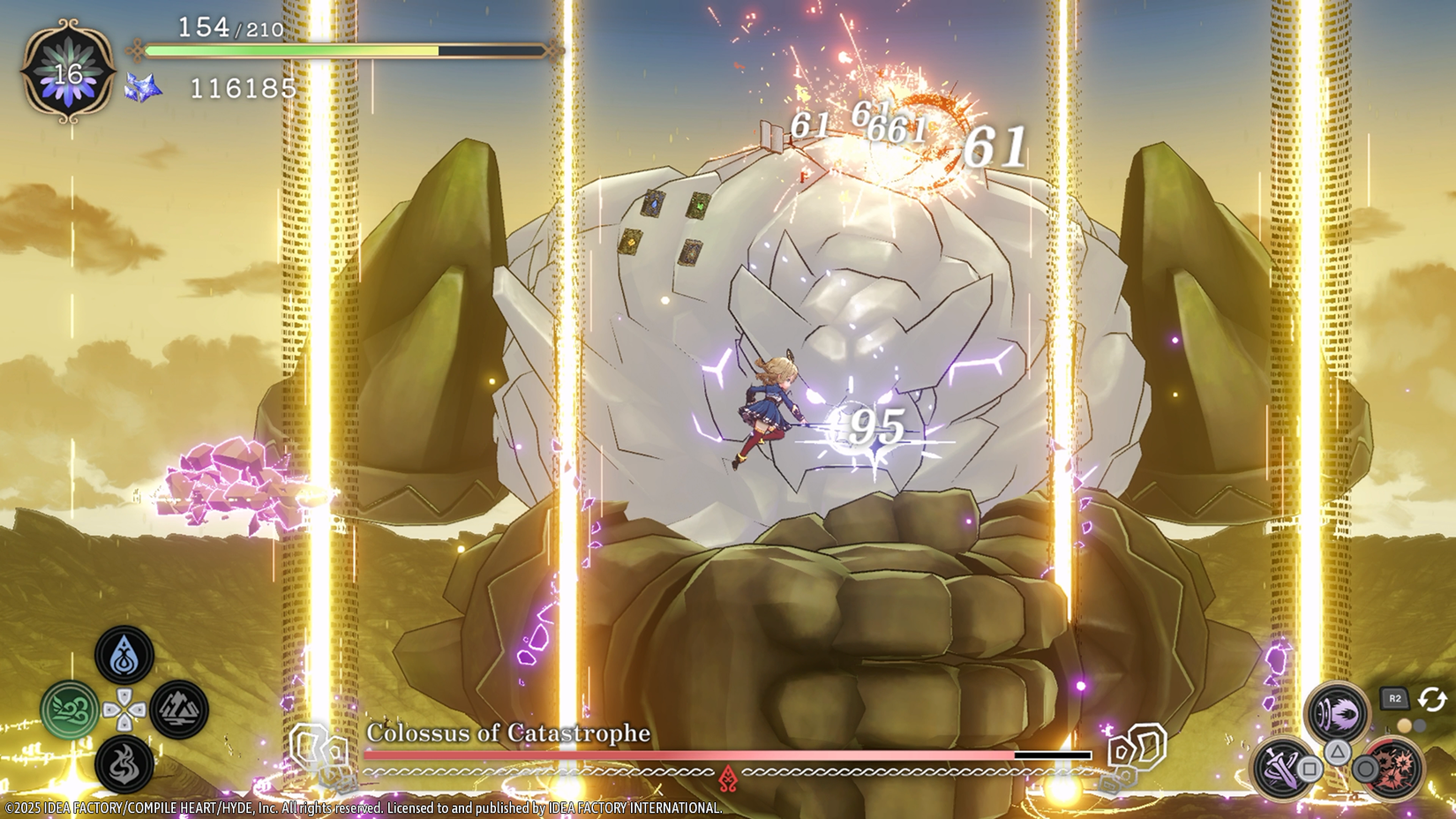The image size is (1456, 819).
Task: Choose the green wind element icon
Action: [x=70, y=710]
